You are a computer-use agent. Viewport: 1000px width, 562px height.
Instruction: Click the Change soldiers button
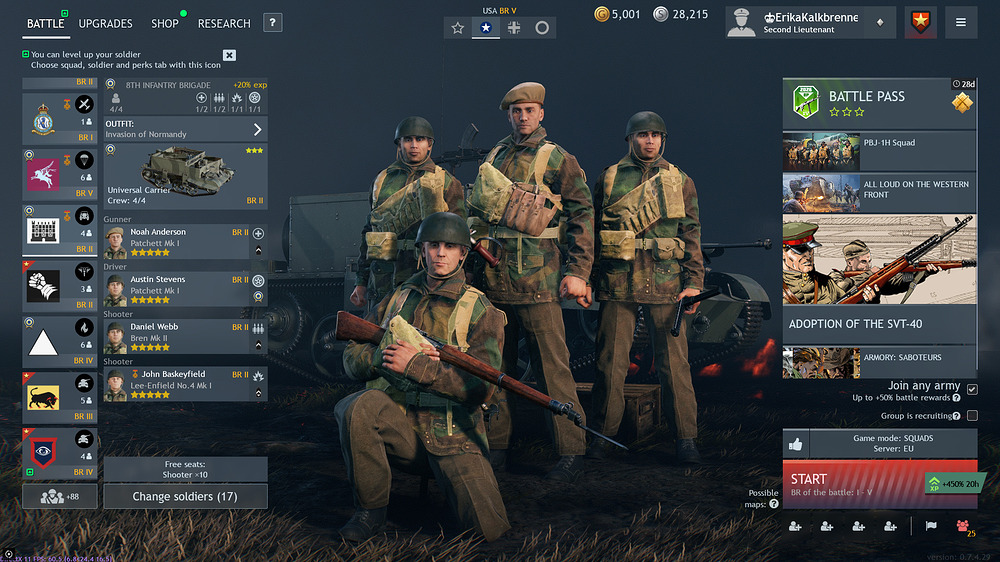click(x=185, y=496)
